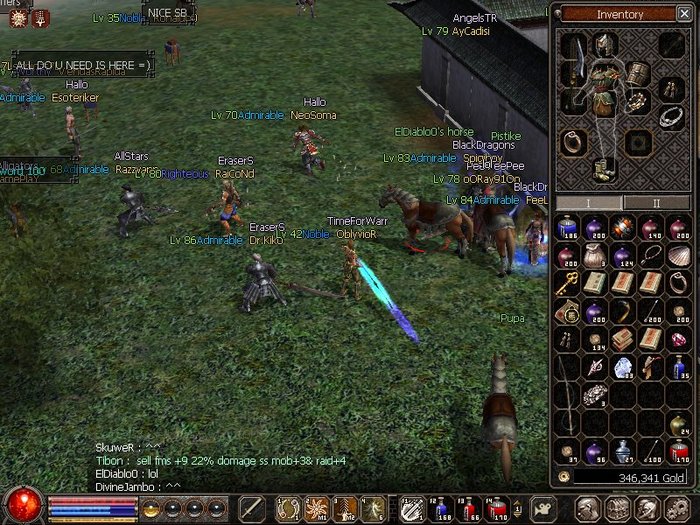The width and height of the screenshot is (700, 525).
Task: Switch to inventory page II
Action: (x=656, y=202)
